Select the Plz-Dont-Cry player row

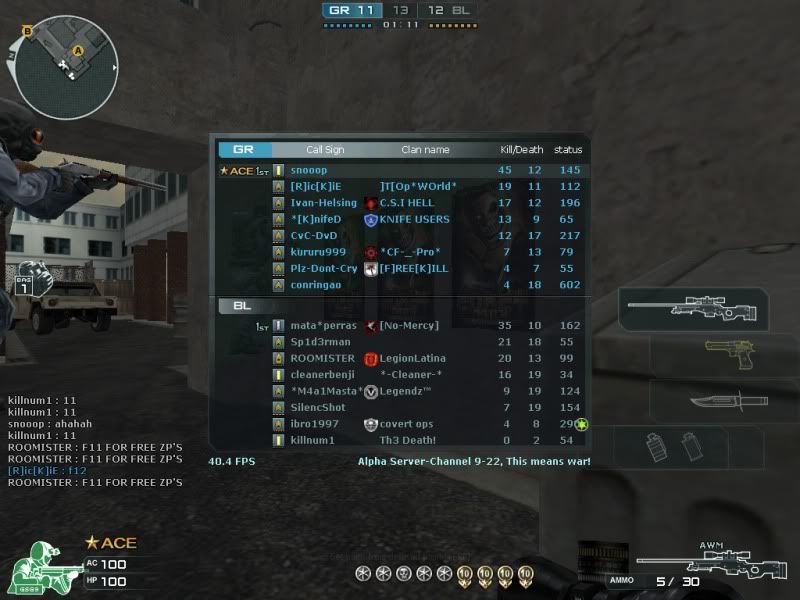point(400,268)
